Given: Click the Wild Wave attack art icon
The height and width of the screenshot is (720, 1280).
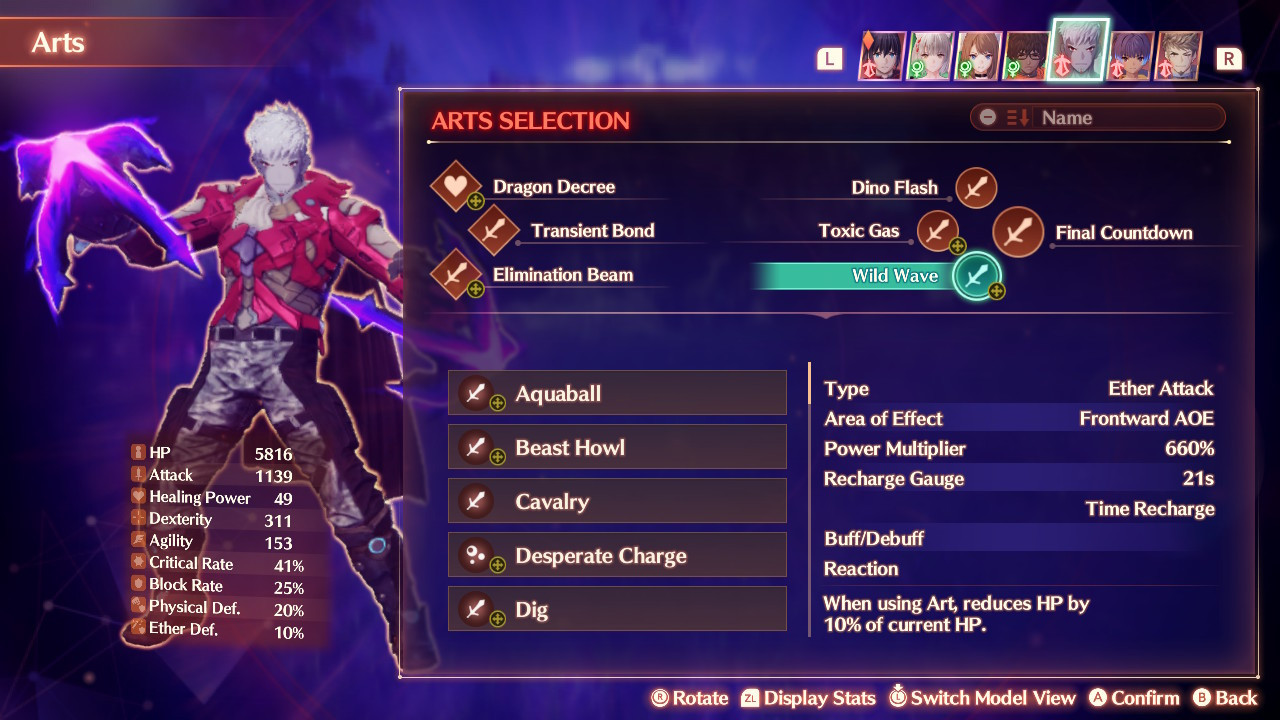Looking at the screenshot, I should coord(975,276).
